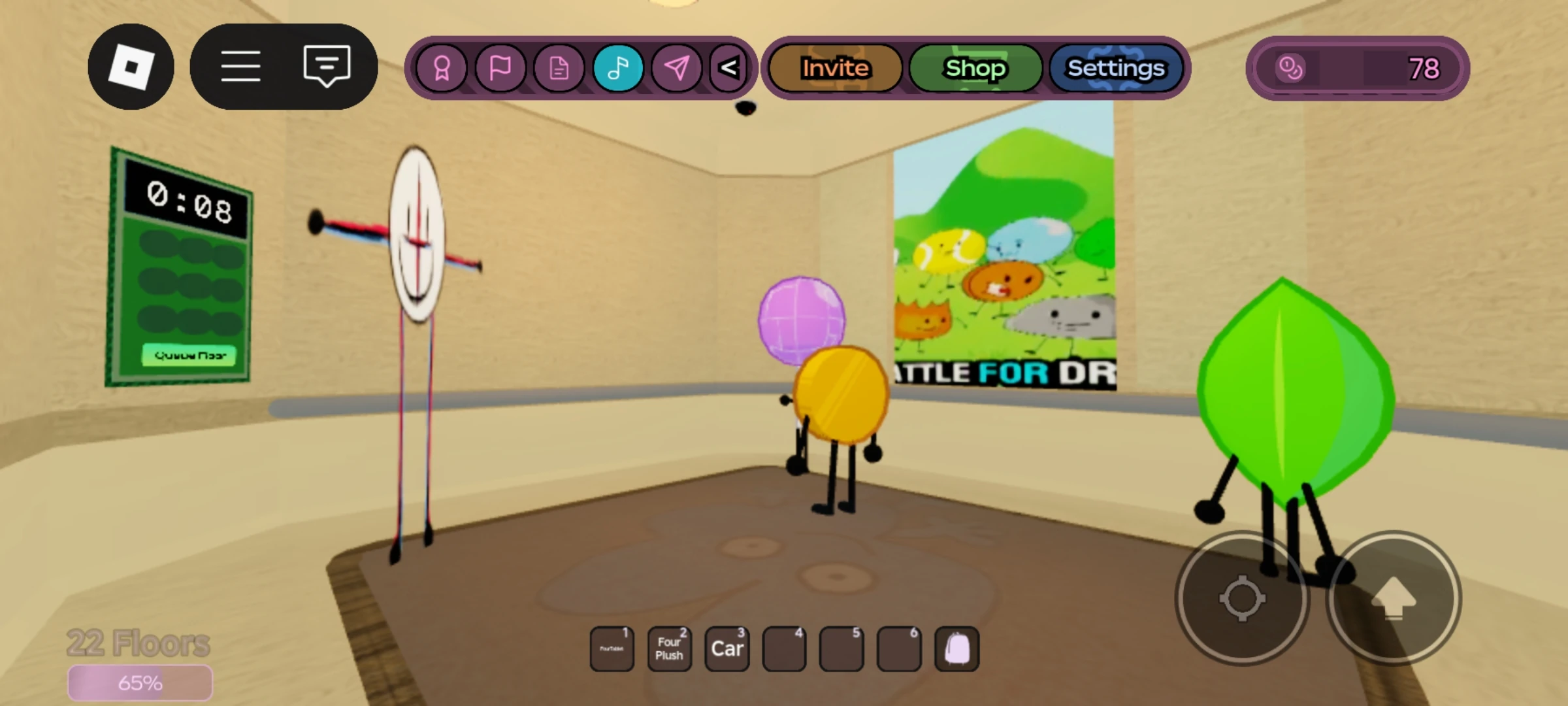This screenshot has width=1568, height=706.
Task: Select FourTablet in hotbar slot 1
Action: tap(612, 648)
